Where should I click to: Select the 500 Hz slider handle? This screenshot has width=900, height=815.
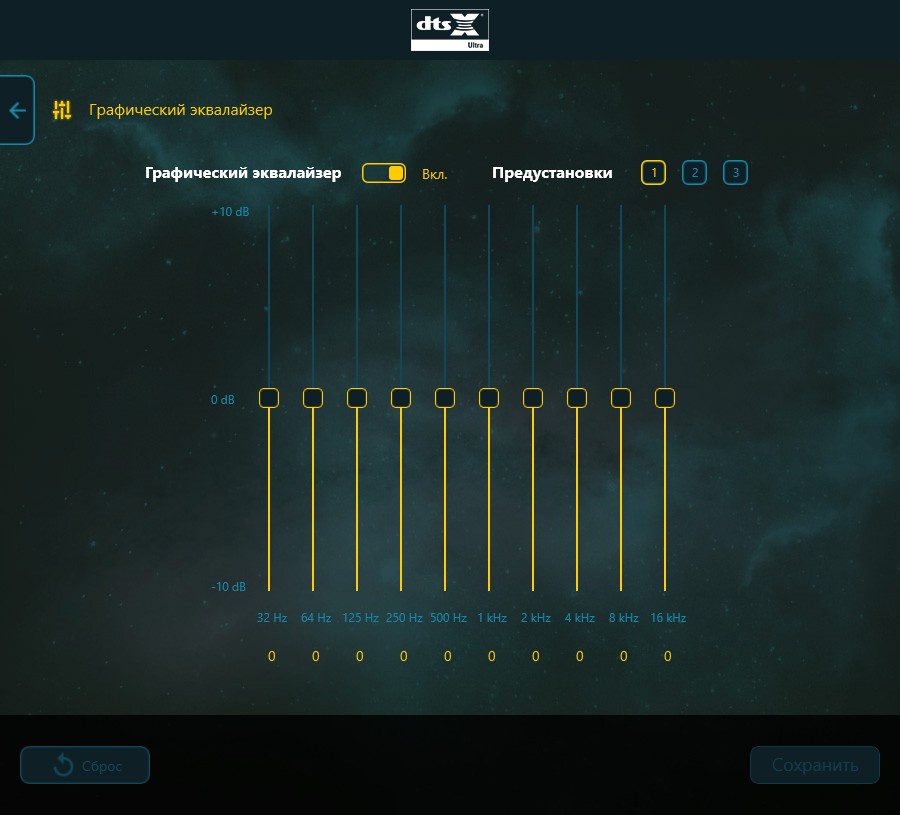coord(445,398)
